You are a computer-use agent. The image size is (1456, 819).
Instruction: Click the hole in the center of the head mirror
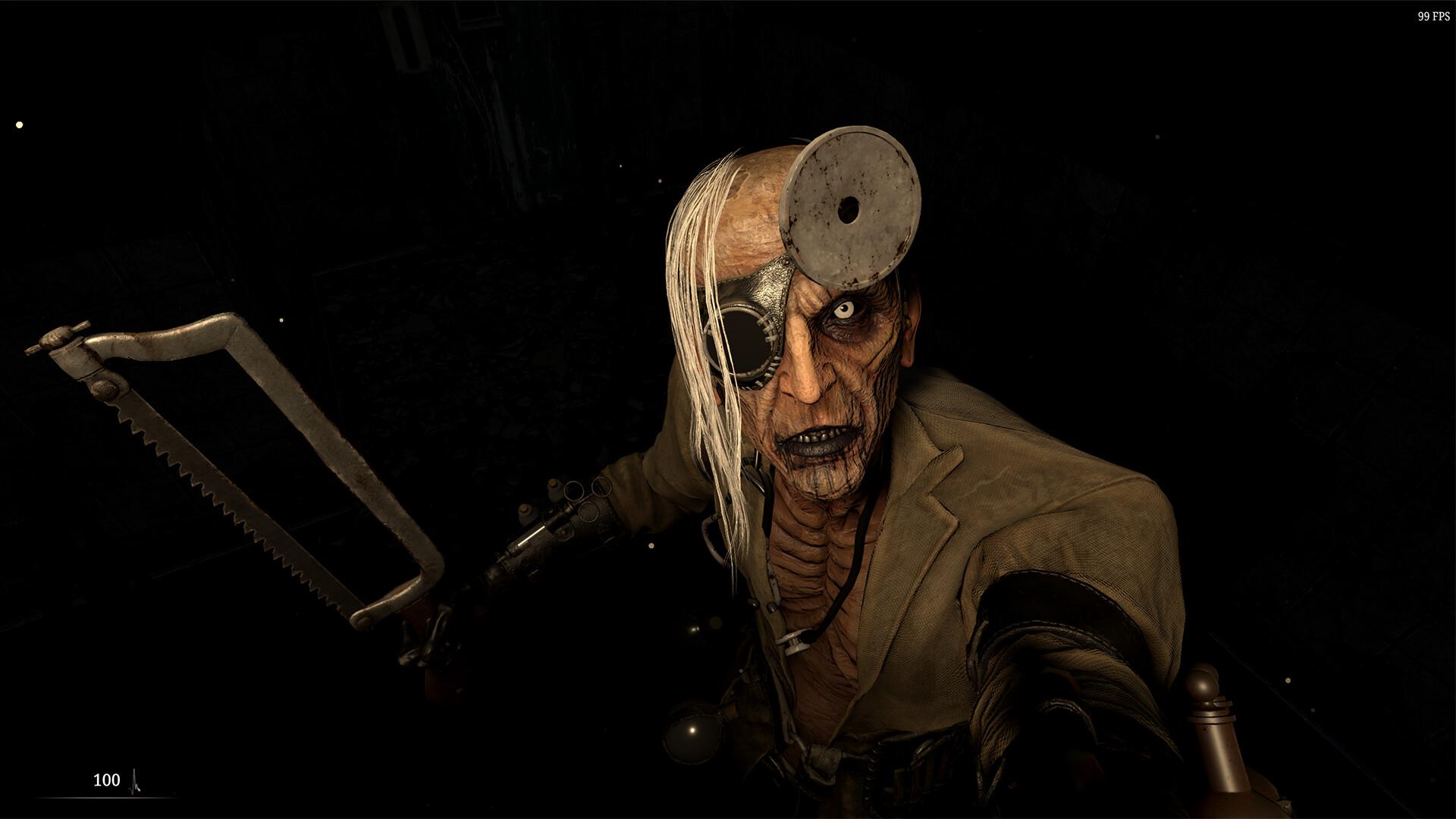click(849, 210)
